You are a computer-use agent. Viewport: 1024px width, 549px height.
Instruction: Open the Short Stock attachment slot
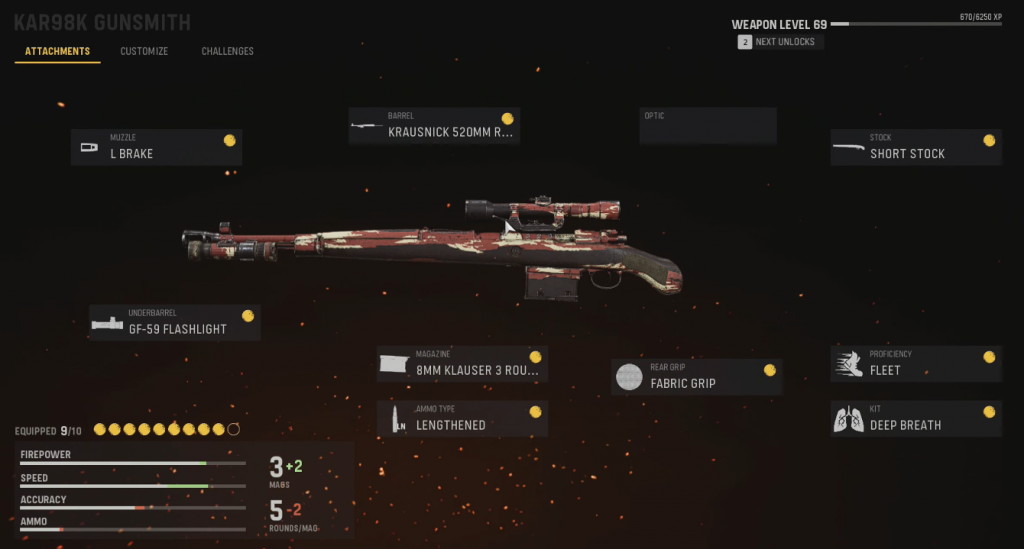[x=916, y=147]
